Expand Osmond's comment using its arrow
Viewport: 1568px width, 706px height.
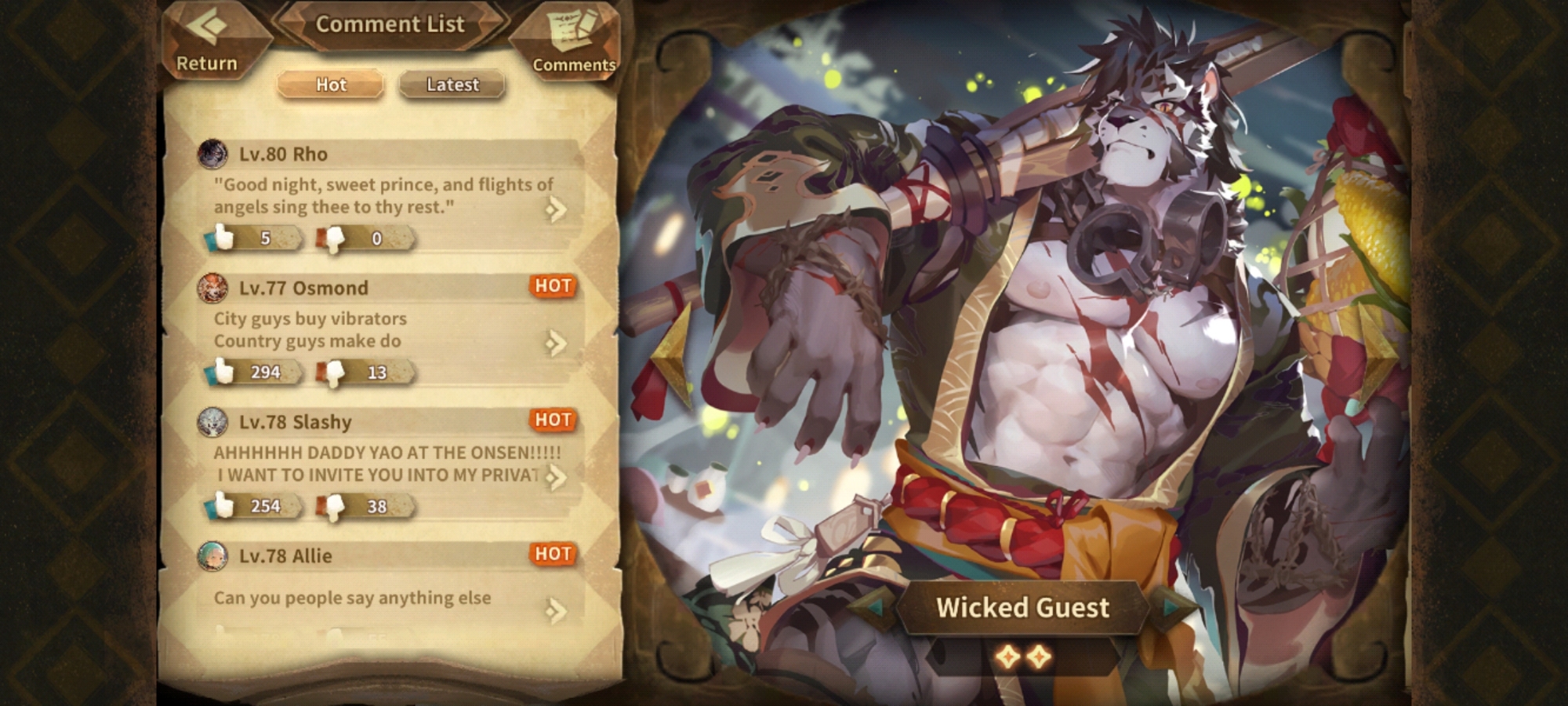click(x=556, y=343)
